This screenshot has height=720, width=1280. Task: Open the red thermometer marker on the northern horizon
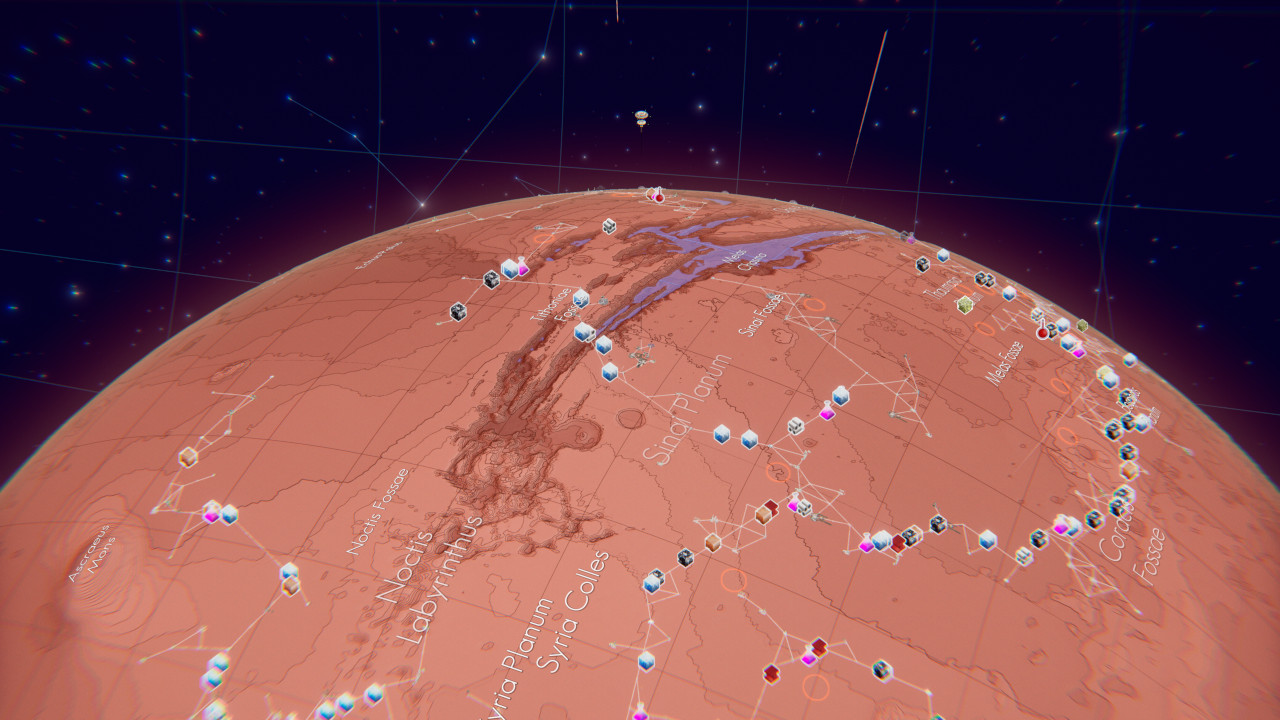(x=659, y=195)
